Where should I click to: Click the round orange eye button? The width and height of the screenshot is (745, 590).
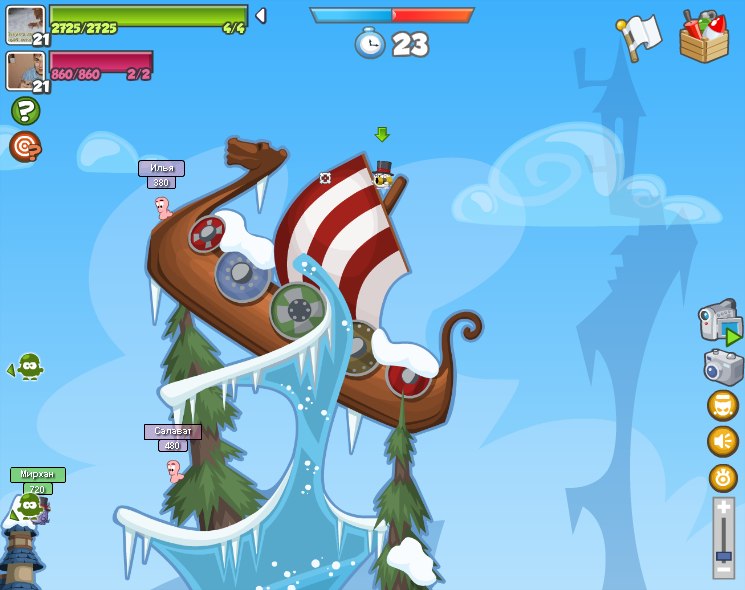tap(723, 477)
